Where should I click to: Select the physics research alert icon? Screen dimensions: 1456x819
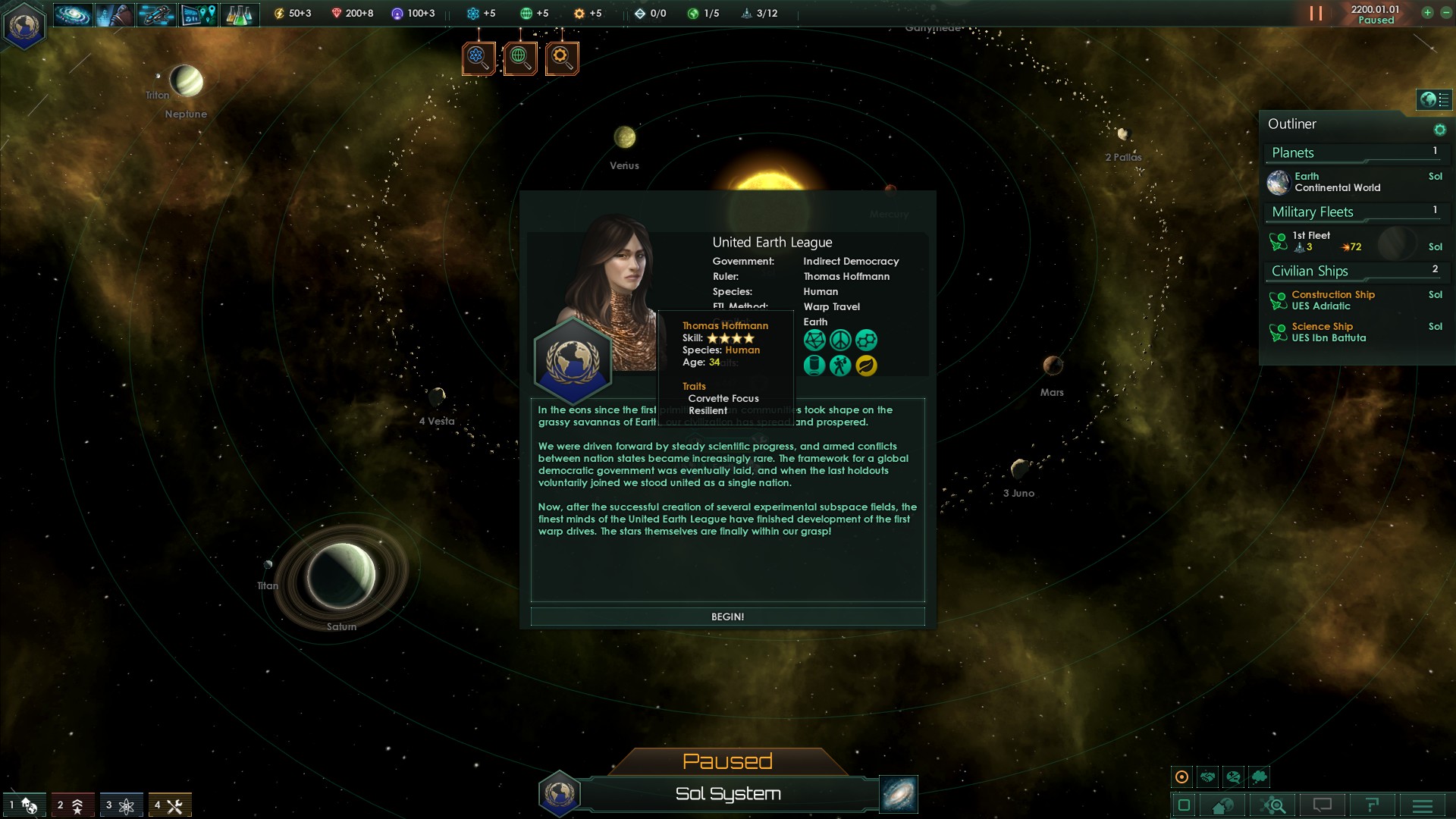point(479,58)
